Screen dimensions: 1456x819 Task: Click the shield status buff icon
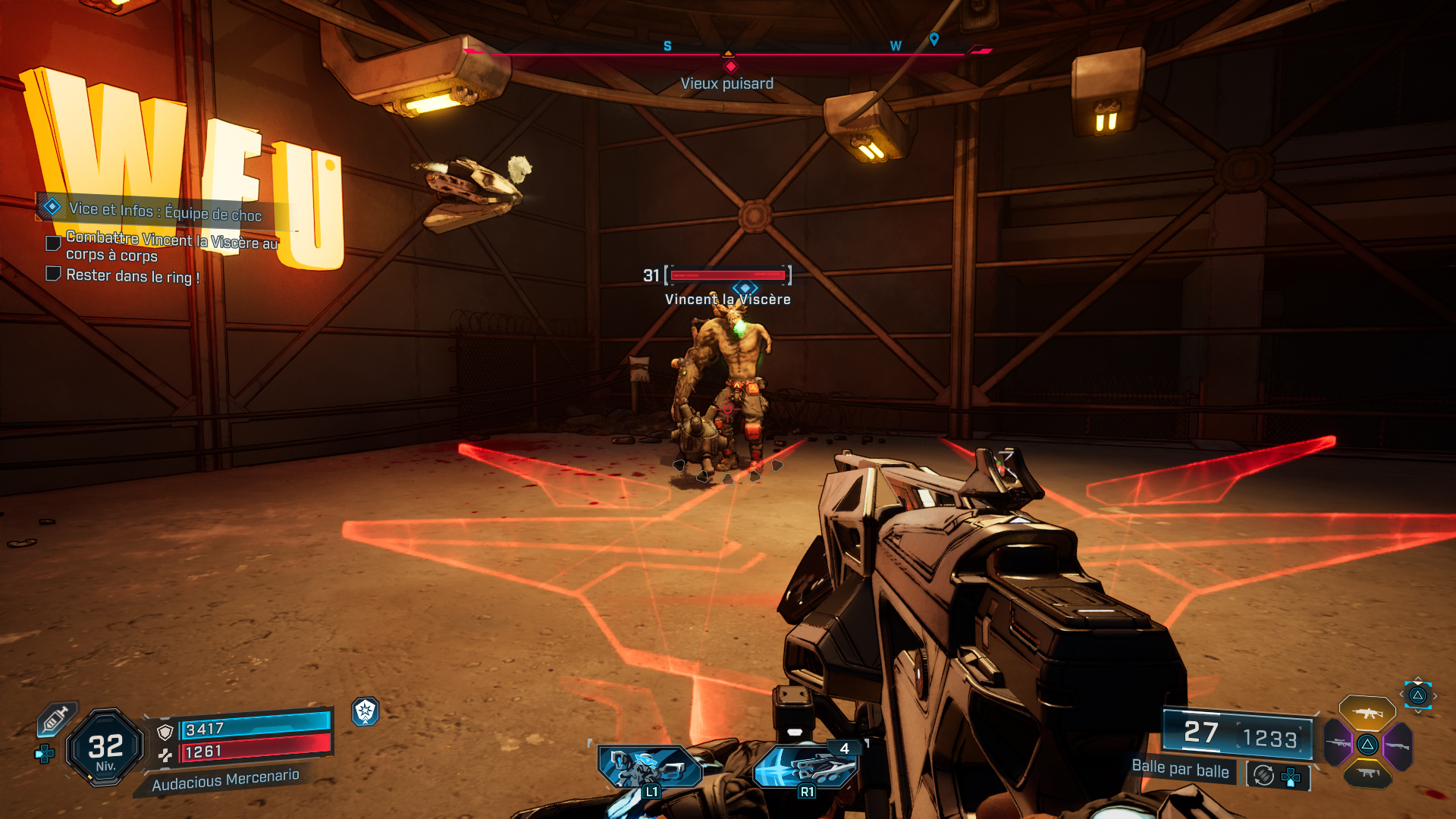pos(366,711)
